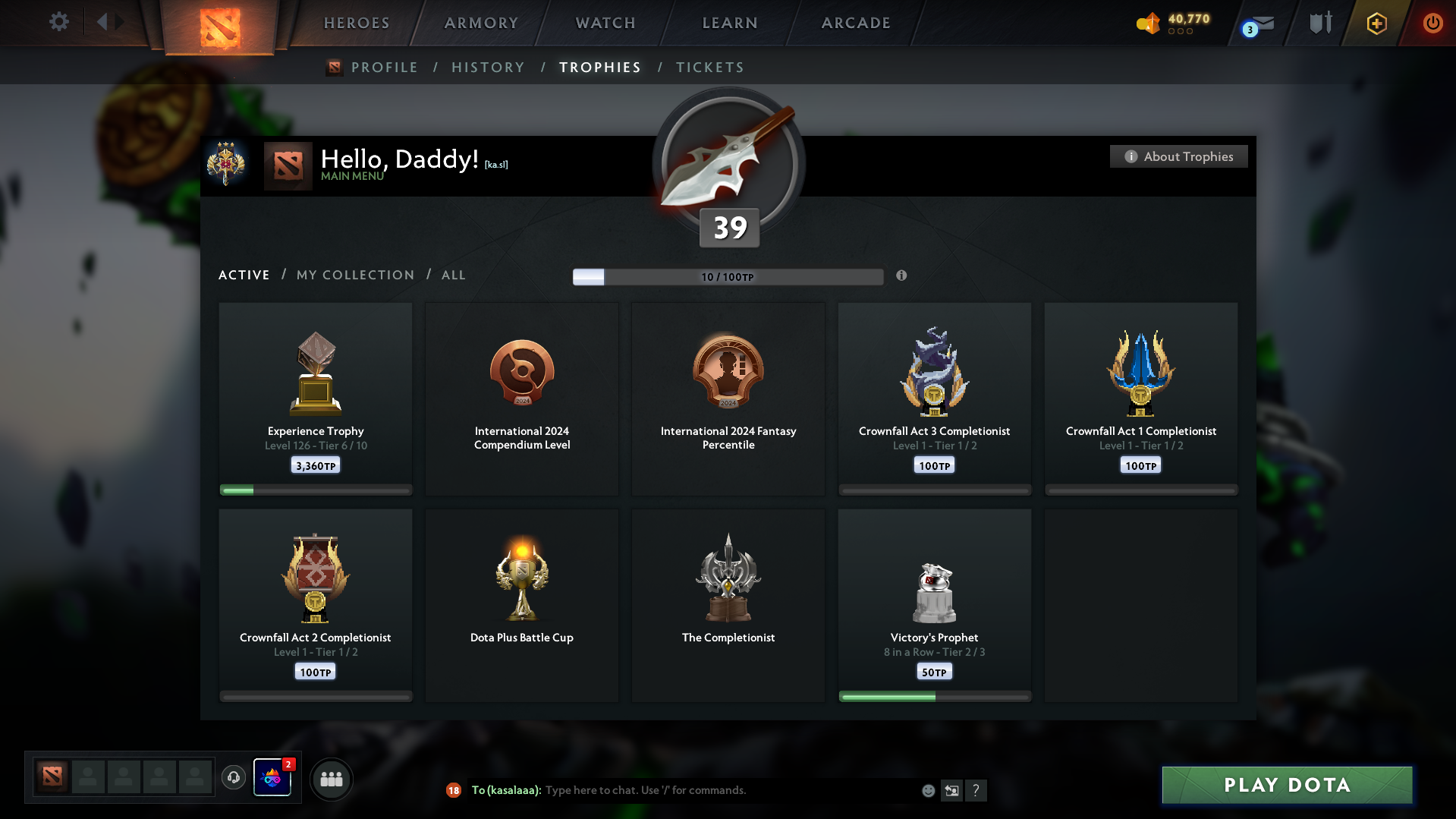Click the trophy points info icon

pyautogui.click(x=902, y=277)
